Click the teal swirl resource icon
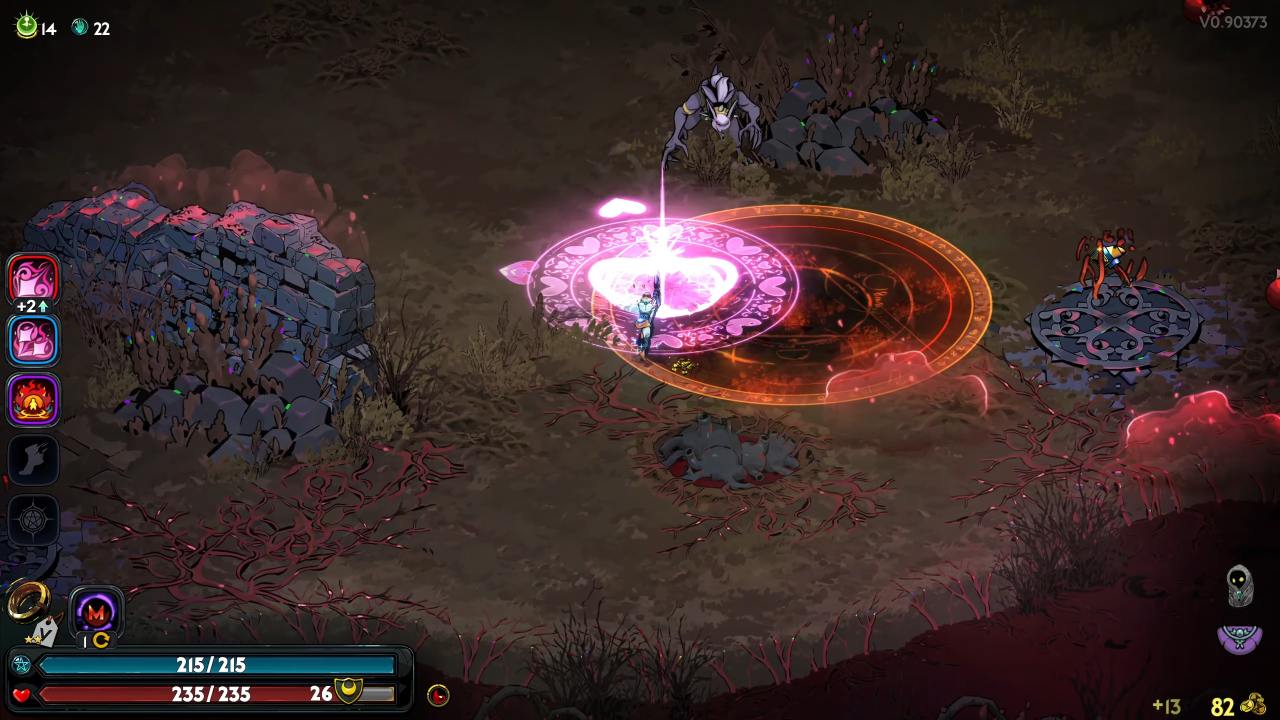This screenshot has width=1280, height=720. tap(80, 28)
